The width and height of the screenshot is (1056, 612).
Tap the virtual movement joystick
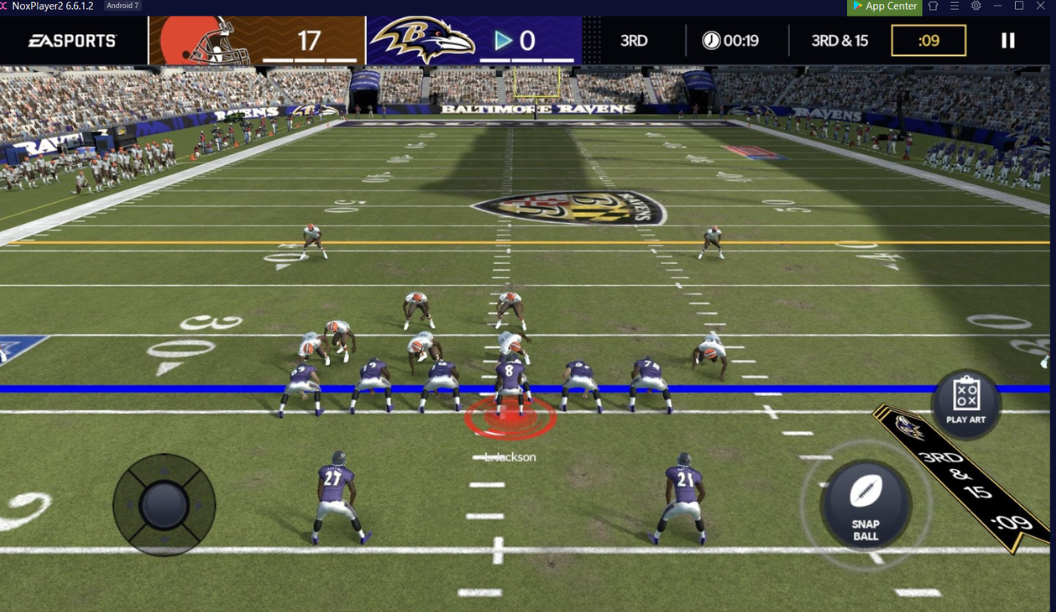[164, 504]
